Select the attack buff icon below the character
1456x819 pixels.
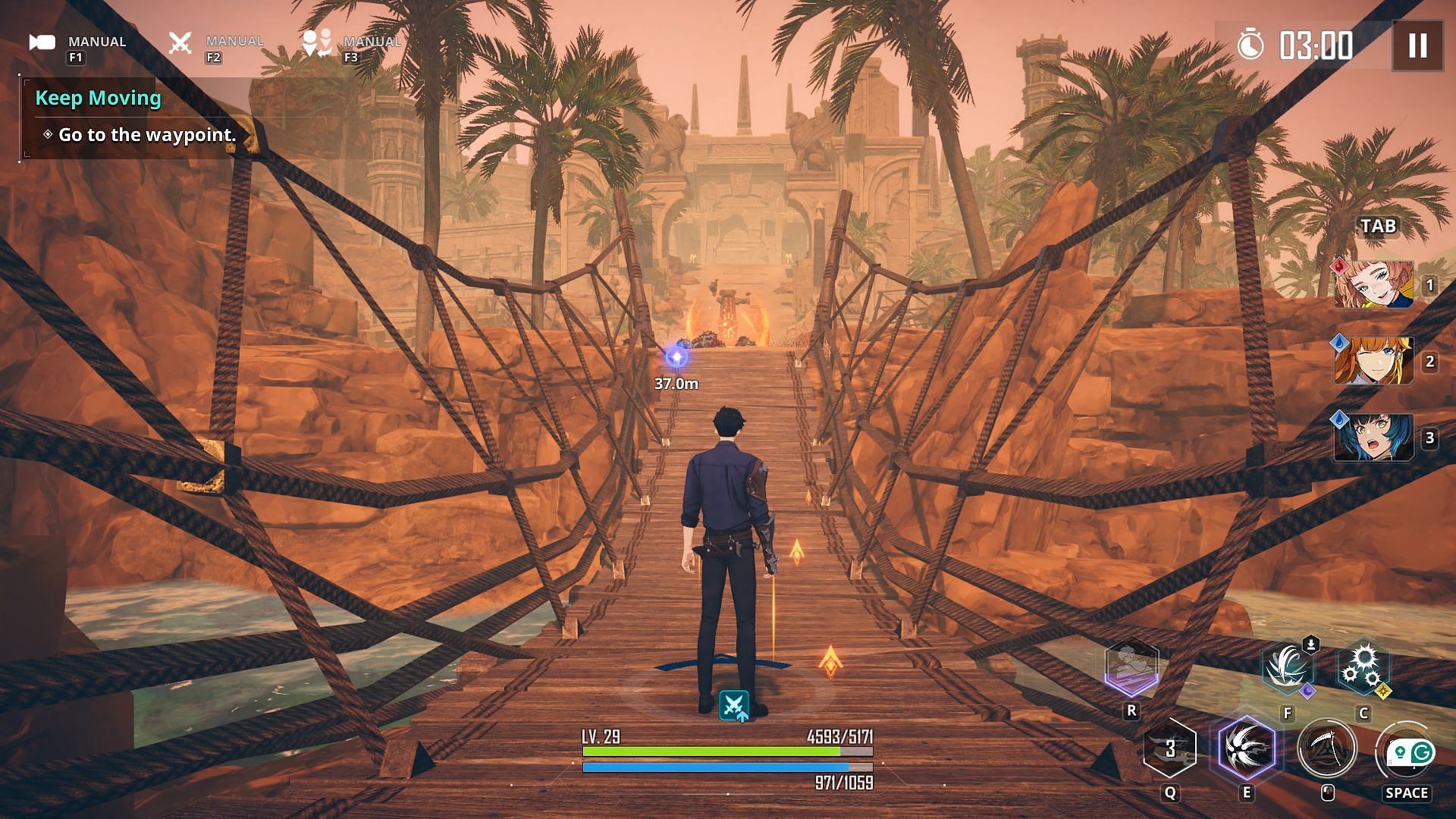click(733, 706)
